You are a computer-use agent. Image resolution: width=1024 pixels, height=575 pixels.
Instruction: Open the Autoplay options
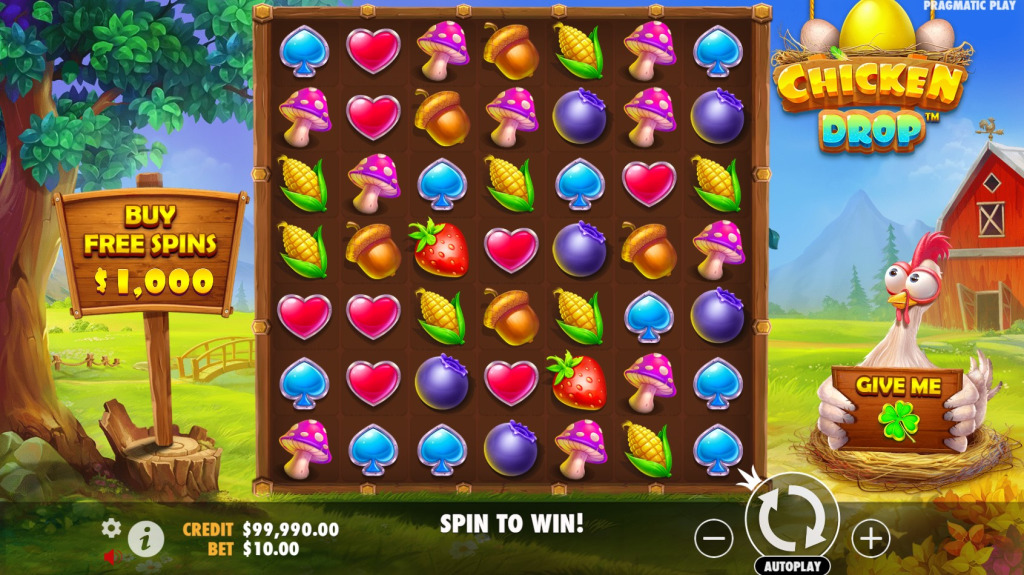tap(792, 566)
